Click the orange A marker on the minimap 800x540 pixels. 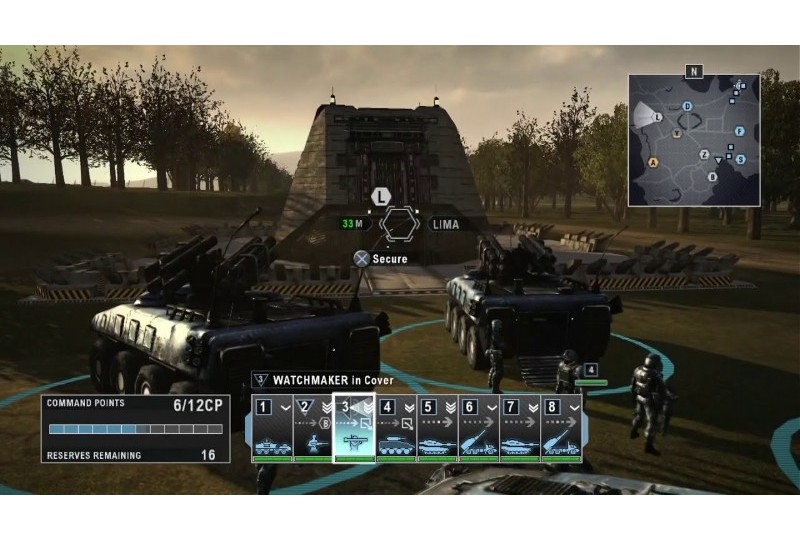point(654,161)
